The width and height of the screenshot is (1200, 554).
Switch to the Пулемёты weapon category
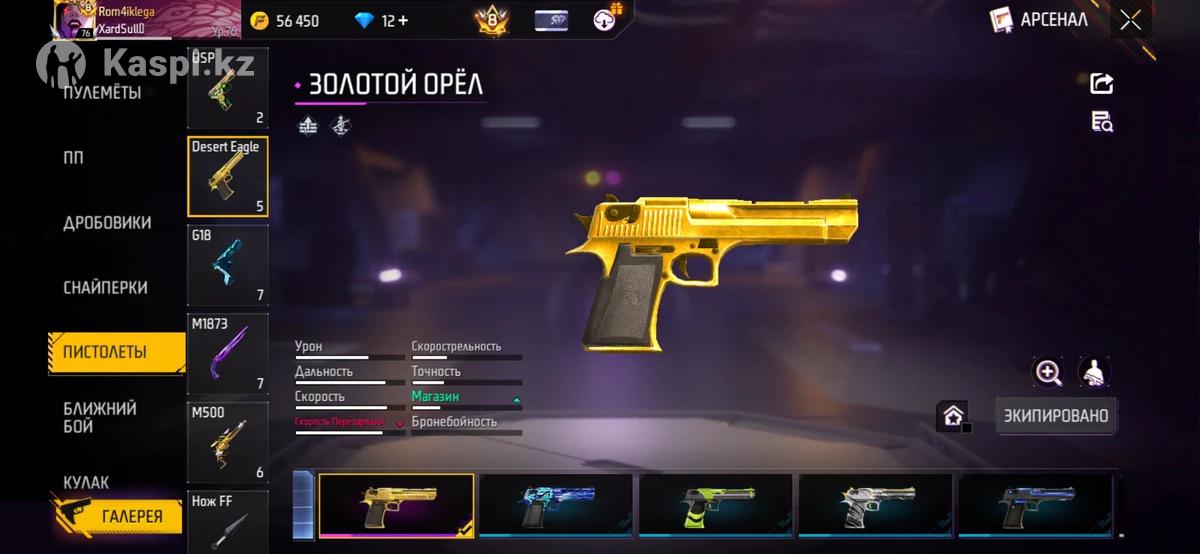coord(102,93)
